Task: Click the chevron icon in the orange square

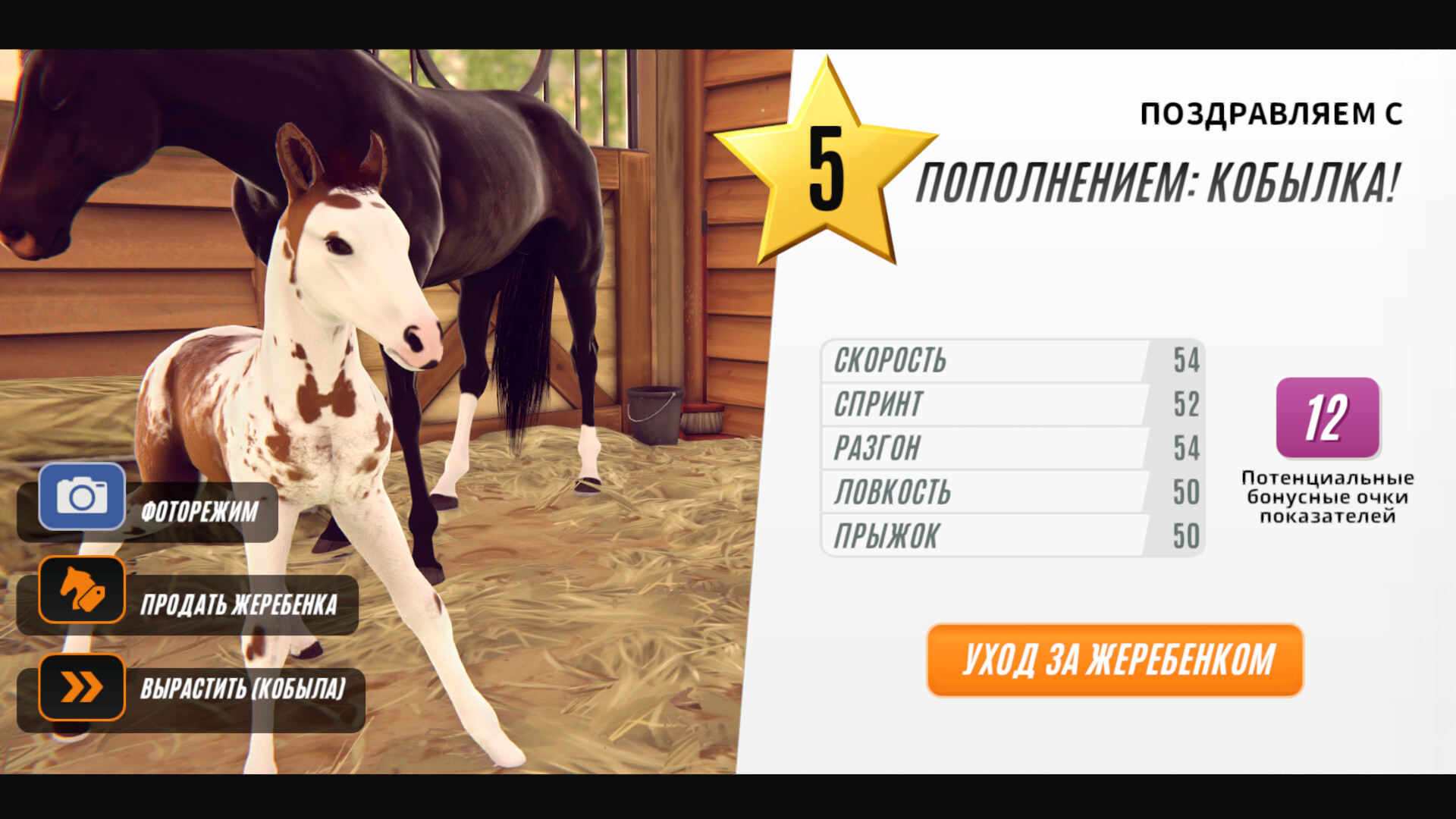Action: (82, 685)
